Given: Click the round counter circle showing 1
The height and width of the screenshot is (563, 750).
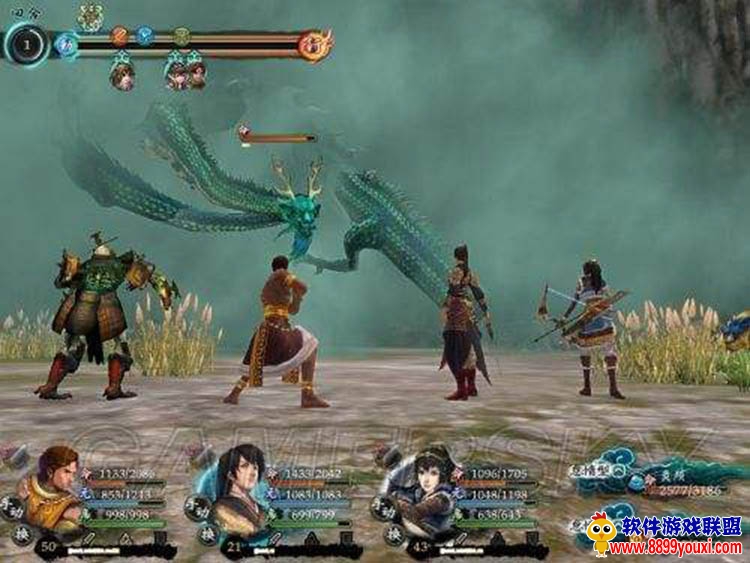Looking at the screenshot, I should click(x=26, y=43).
